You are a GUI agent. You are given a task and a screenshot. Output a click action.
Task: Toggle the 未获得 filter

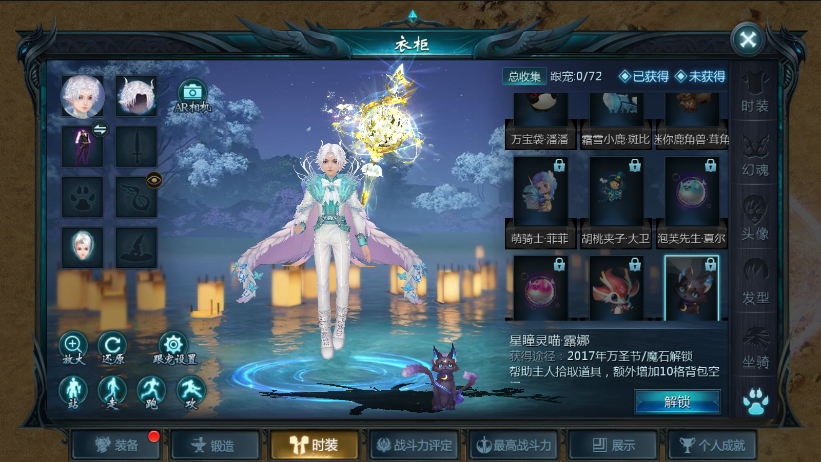click(x=700, y=76)
